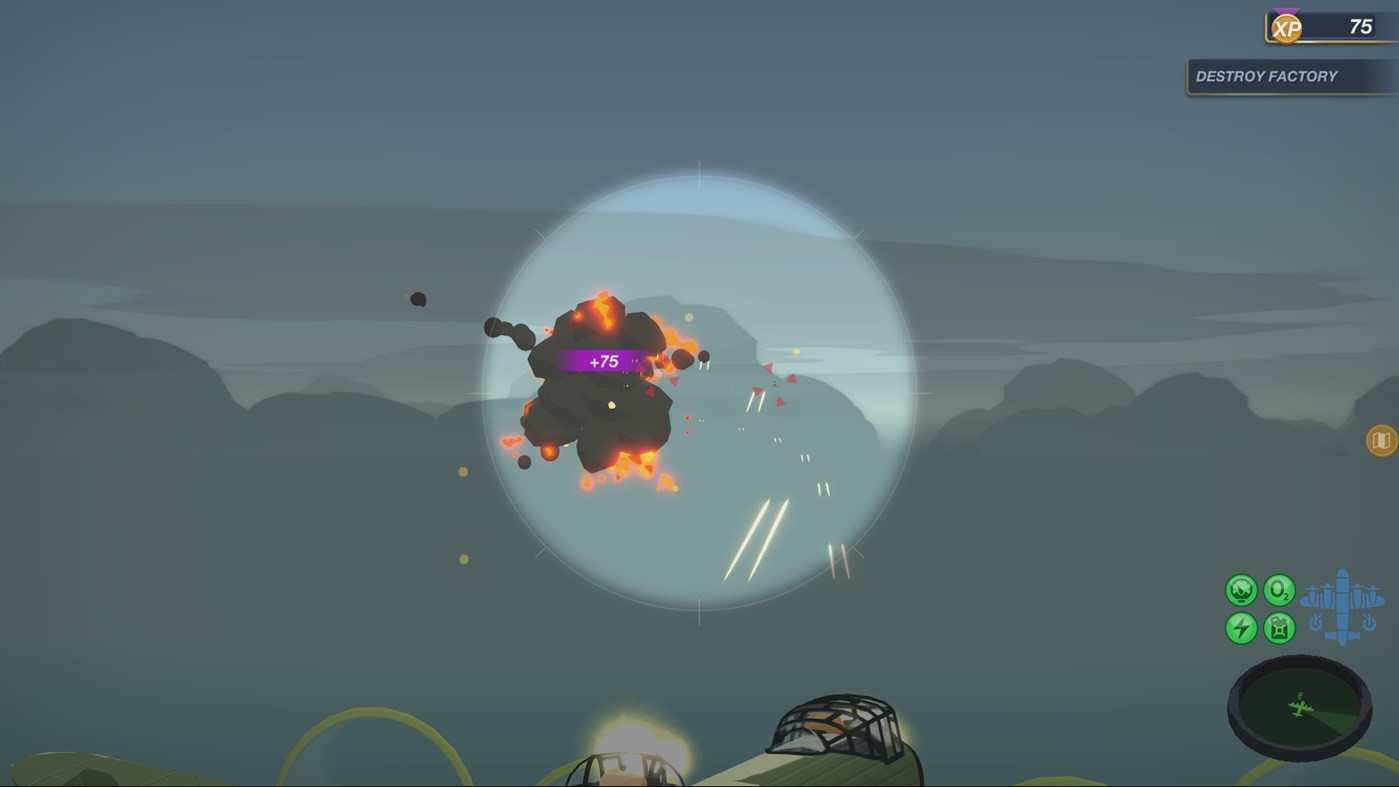
Task: Select the electricity status icon
Action: click(x=1241, y=627)
